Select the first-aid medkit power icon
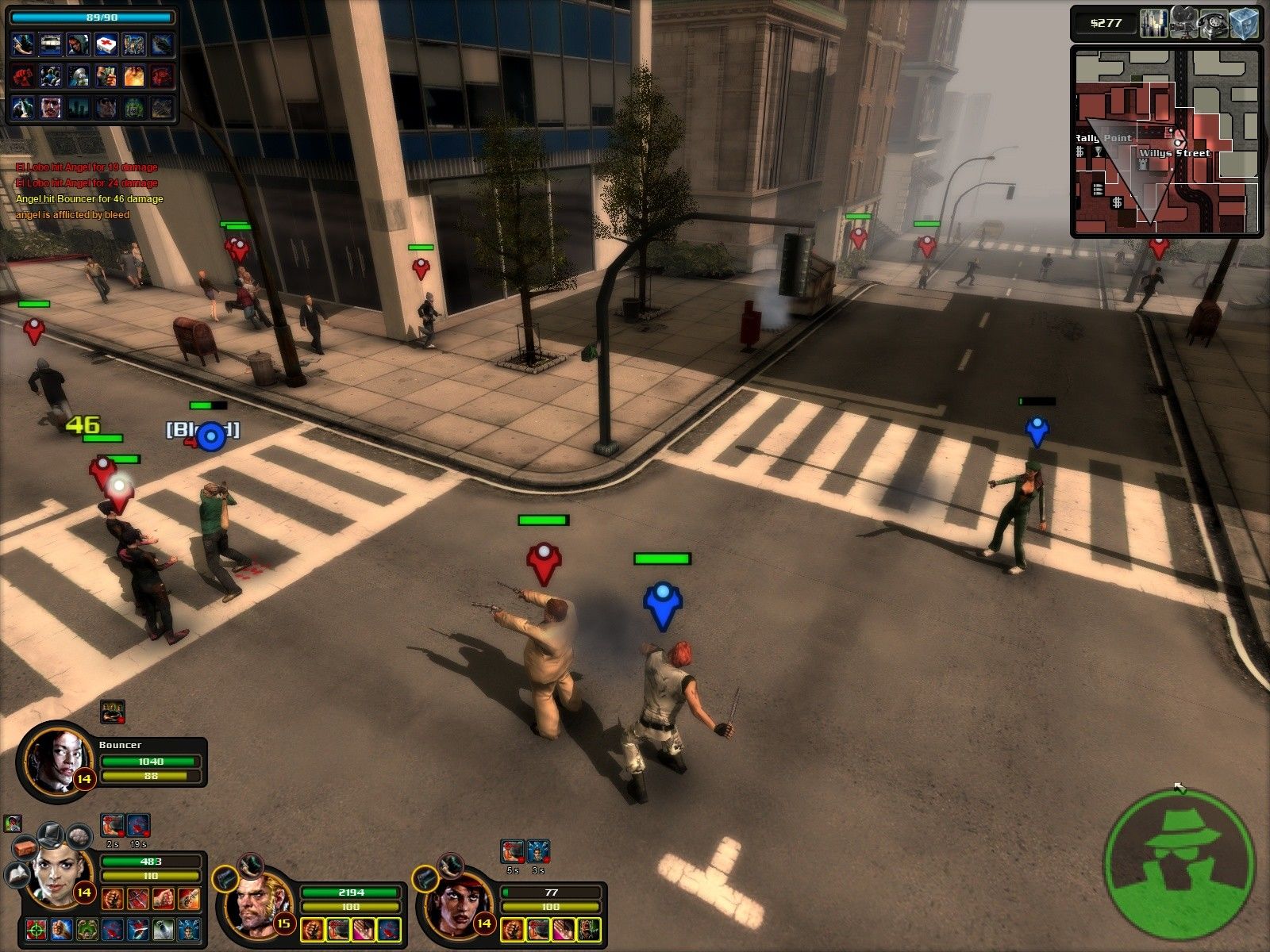 pyautogui.click(x=106, y=44)
